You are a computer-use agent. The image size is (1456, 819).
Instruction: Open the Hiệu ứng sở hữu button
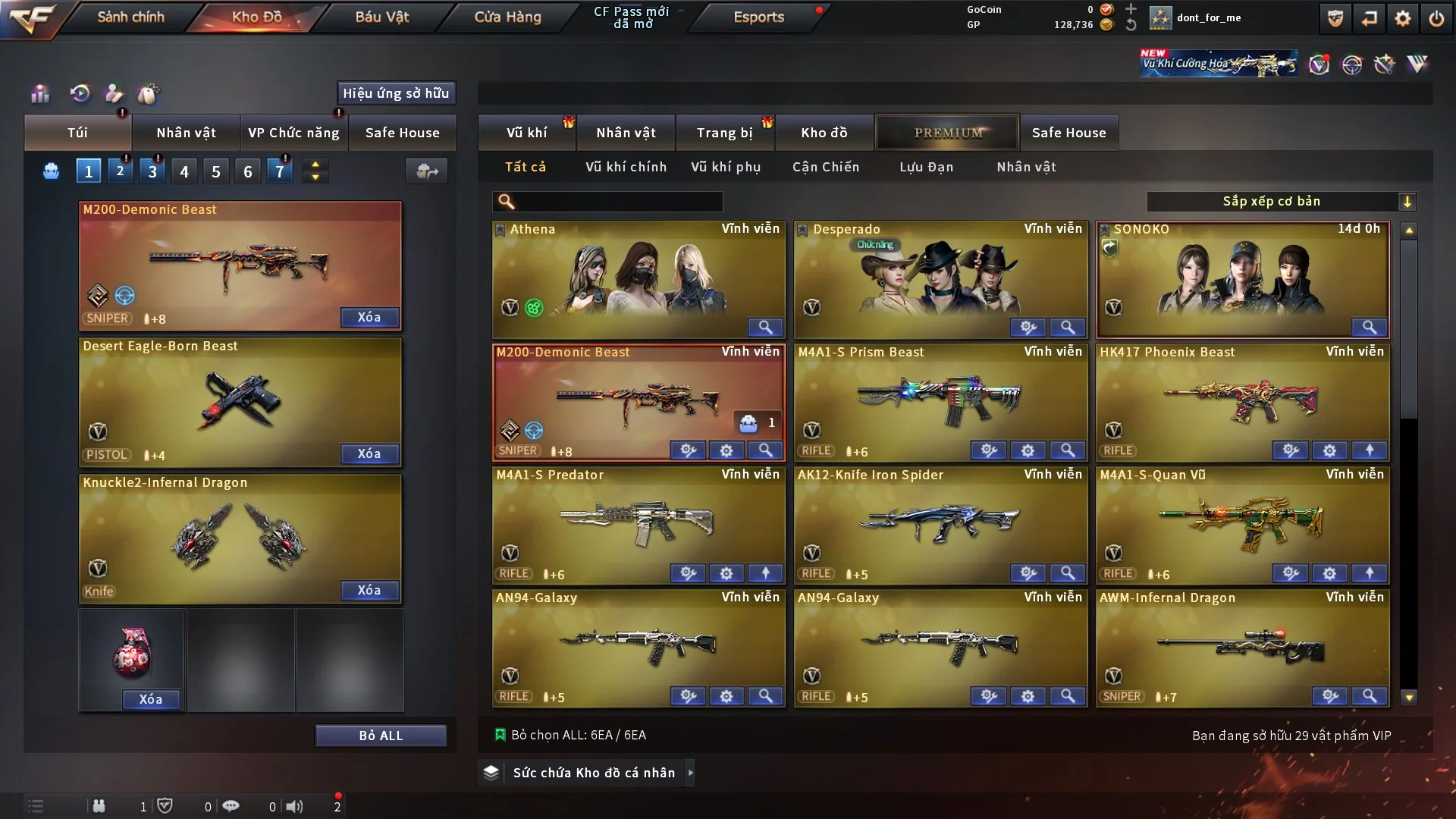pyautogui.click(x=396, y=93)
